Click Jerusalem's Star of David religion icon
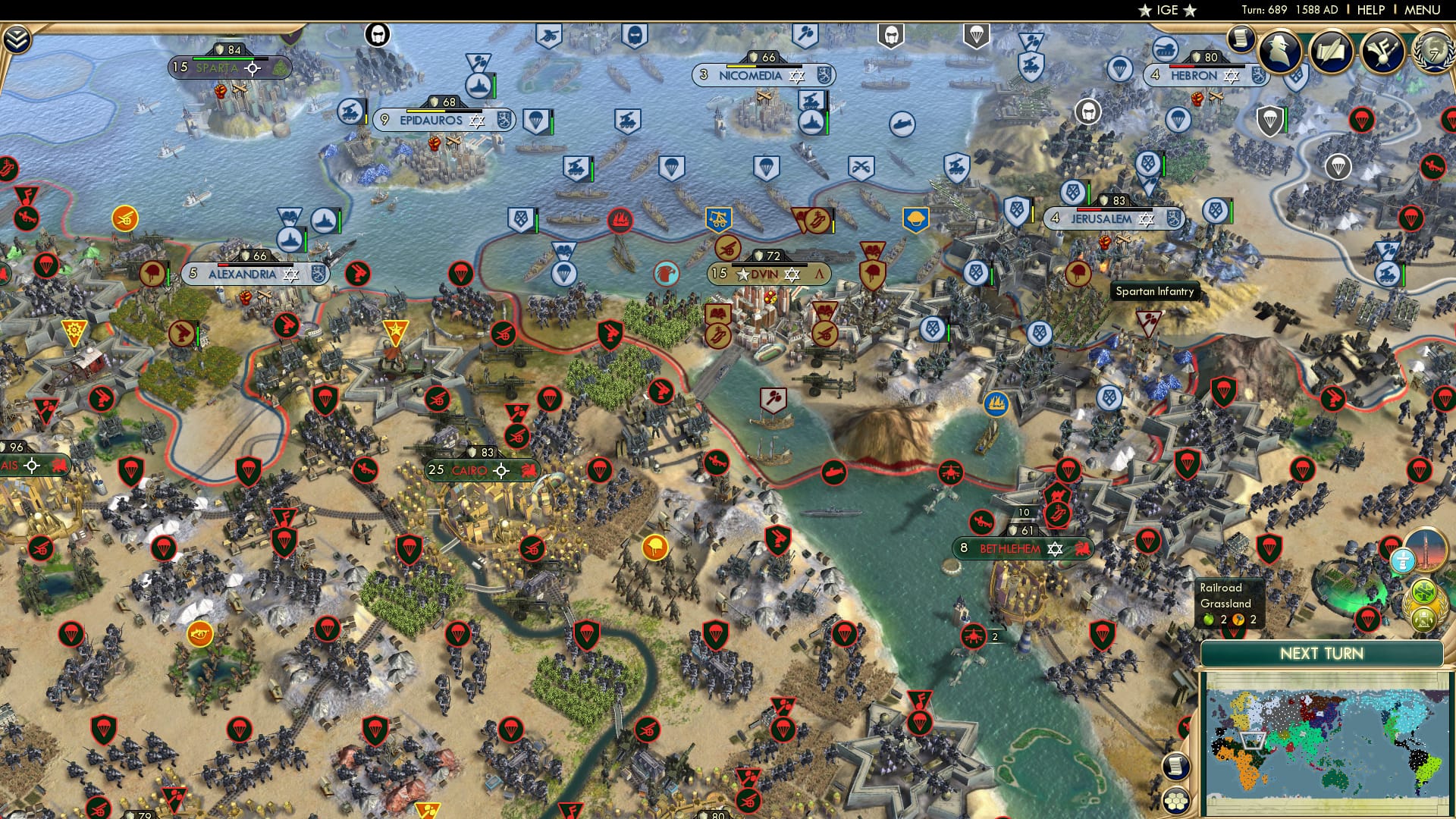 (1146, 218)
